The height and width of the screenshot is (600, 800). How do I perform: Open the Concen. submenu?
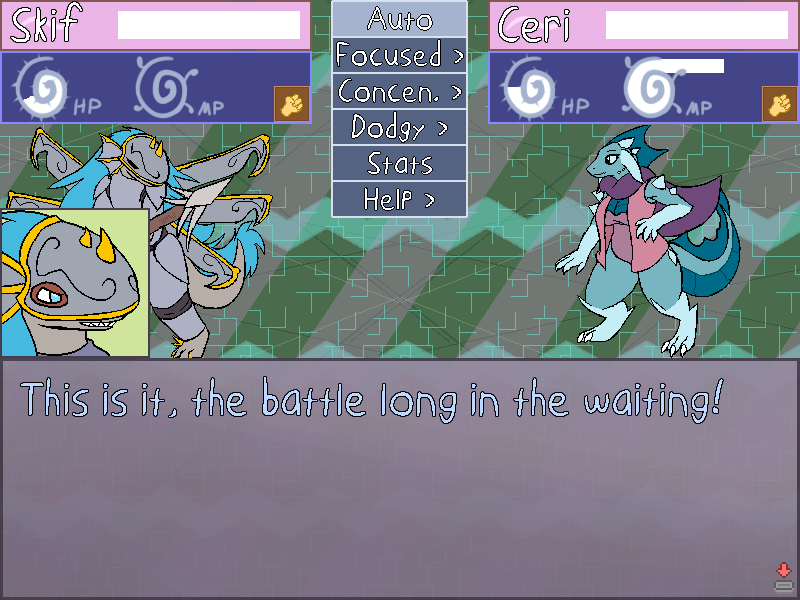pos(399,92)
